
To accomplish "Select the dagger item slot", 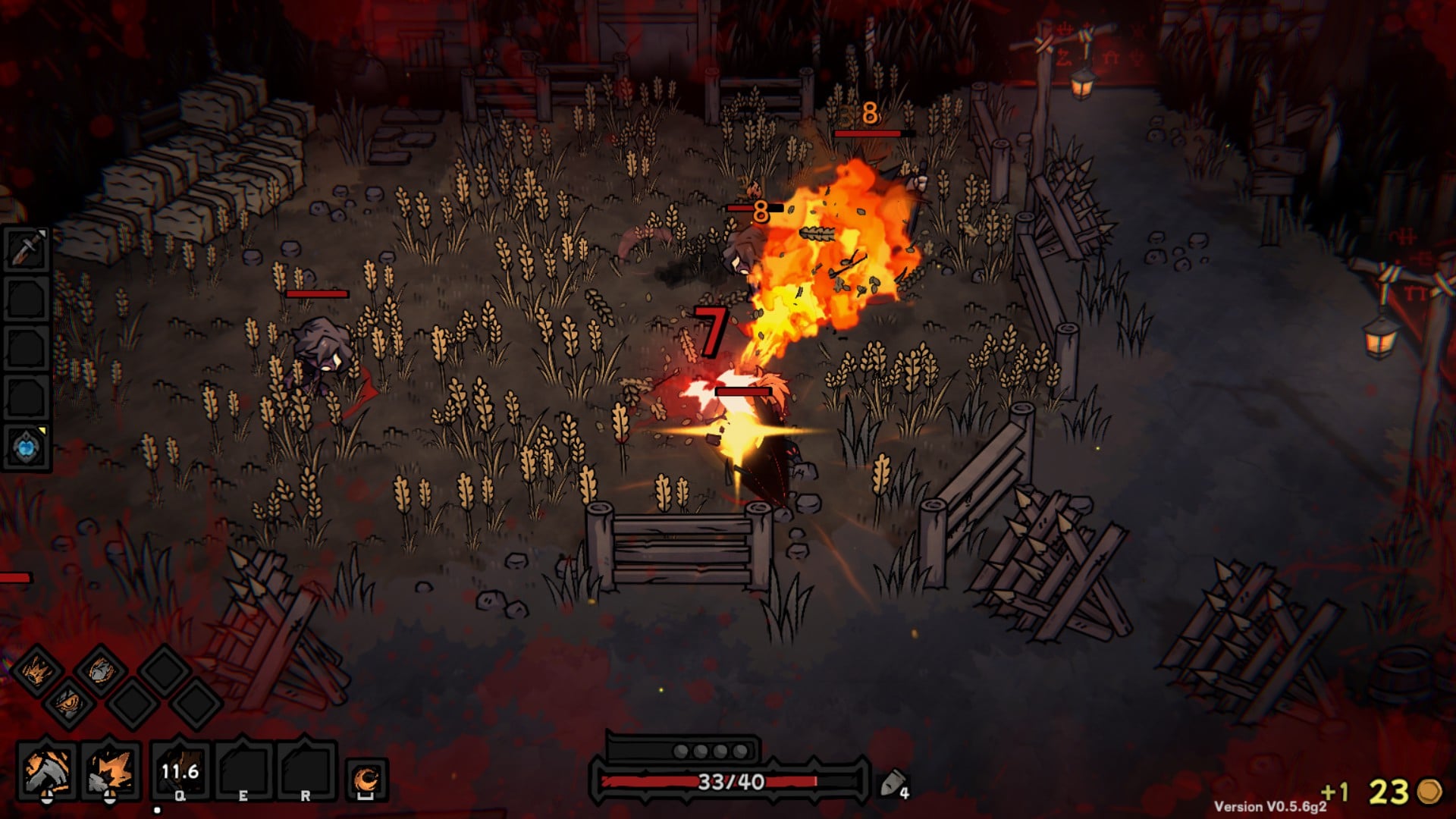I will point(27,247).
